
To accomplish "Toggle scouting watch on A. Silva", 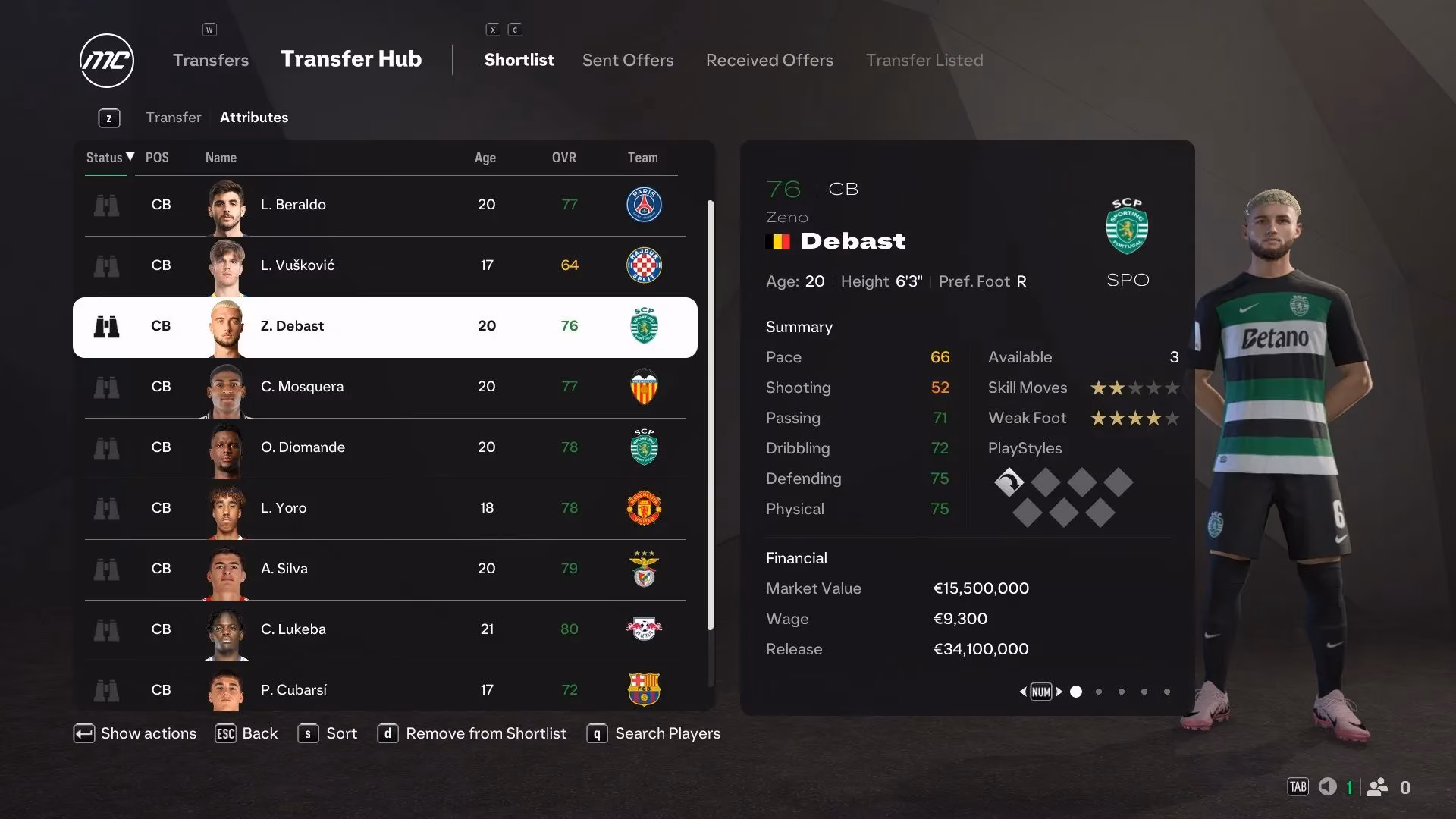I will pyautogui.click(x=108, y=569).
